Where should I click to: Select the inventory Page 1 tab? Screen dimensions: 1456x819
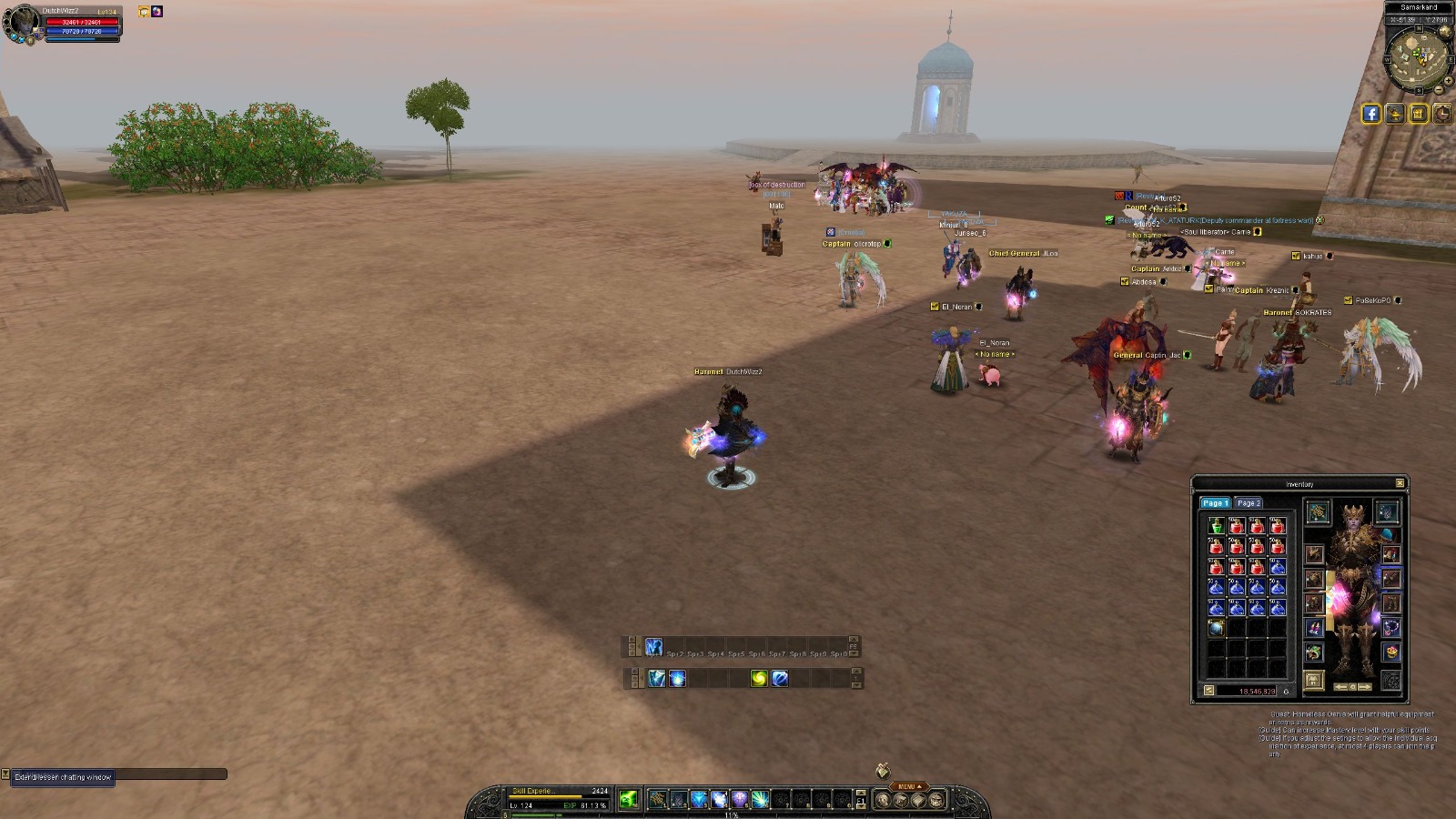pos(1214,503)
